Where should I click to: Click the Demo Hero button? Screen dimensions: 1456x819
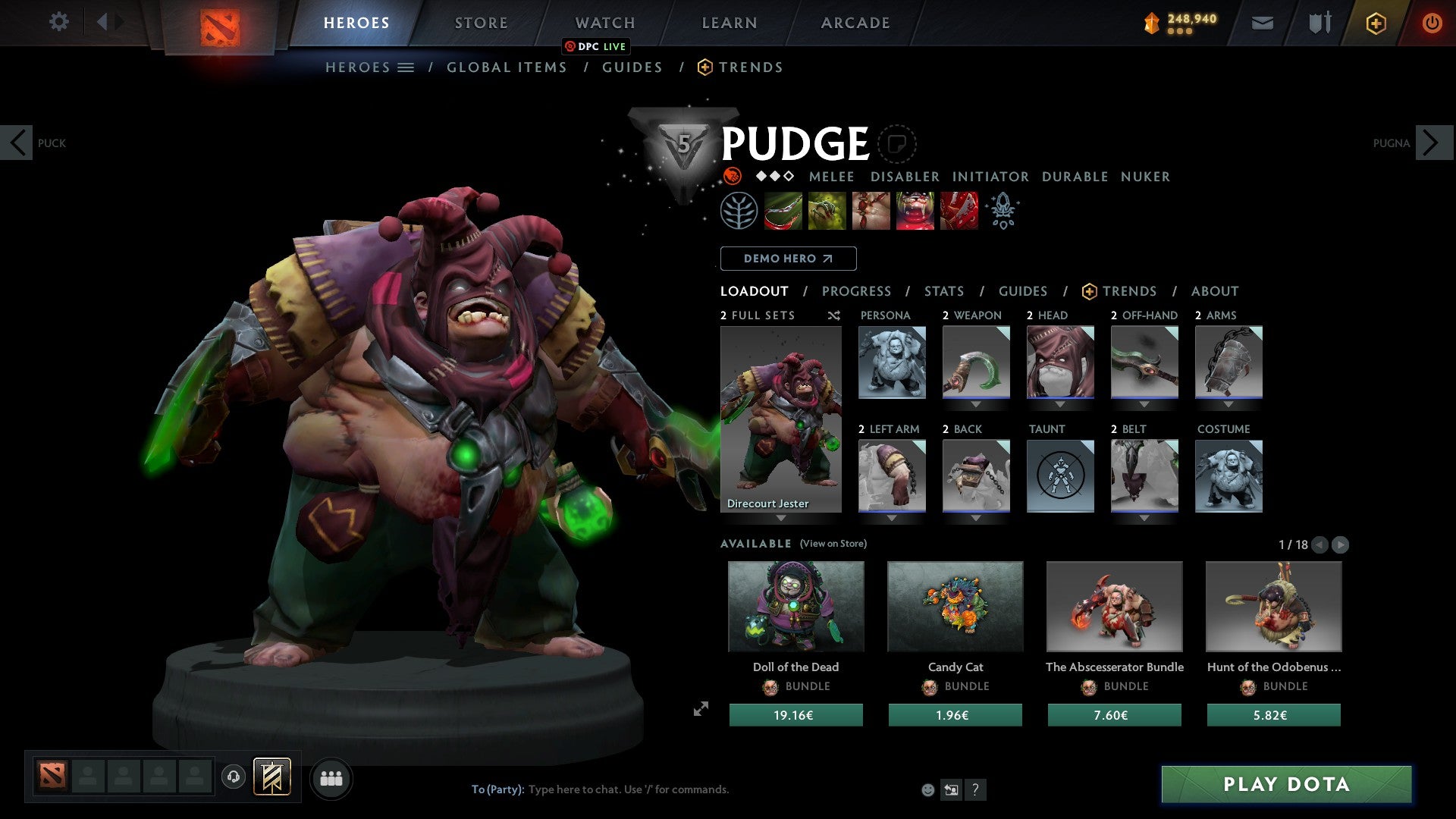pos(787,258)
